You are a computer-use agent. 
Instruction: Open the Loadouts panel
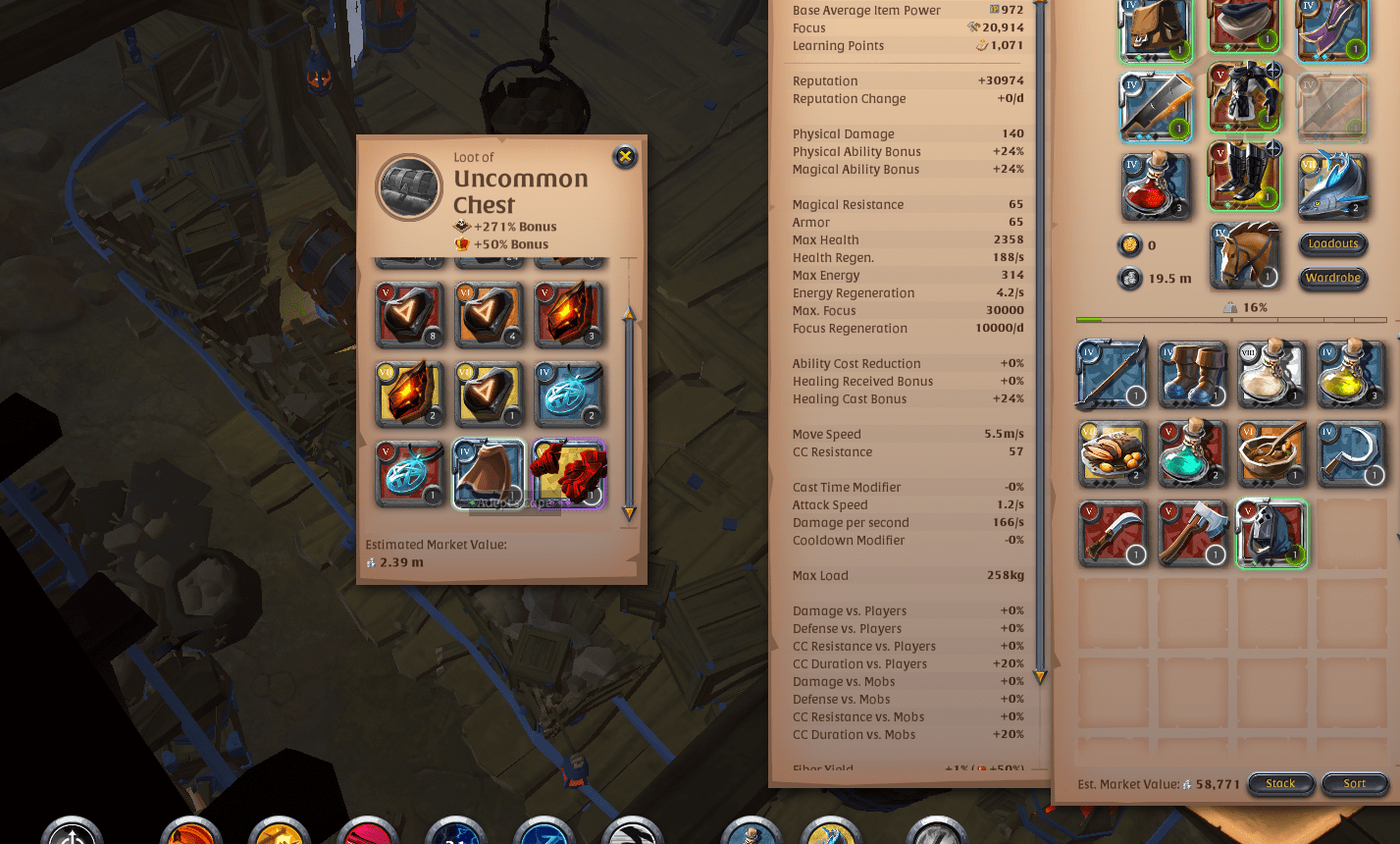point(1332,244)
